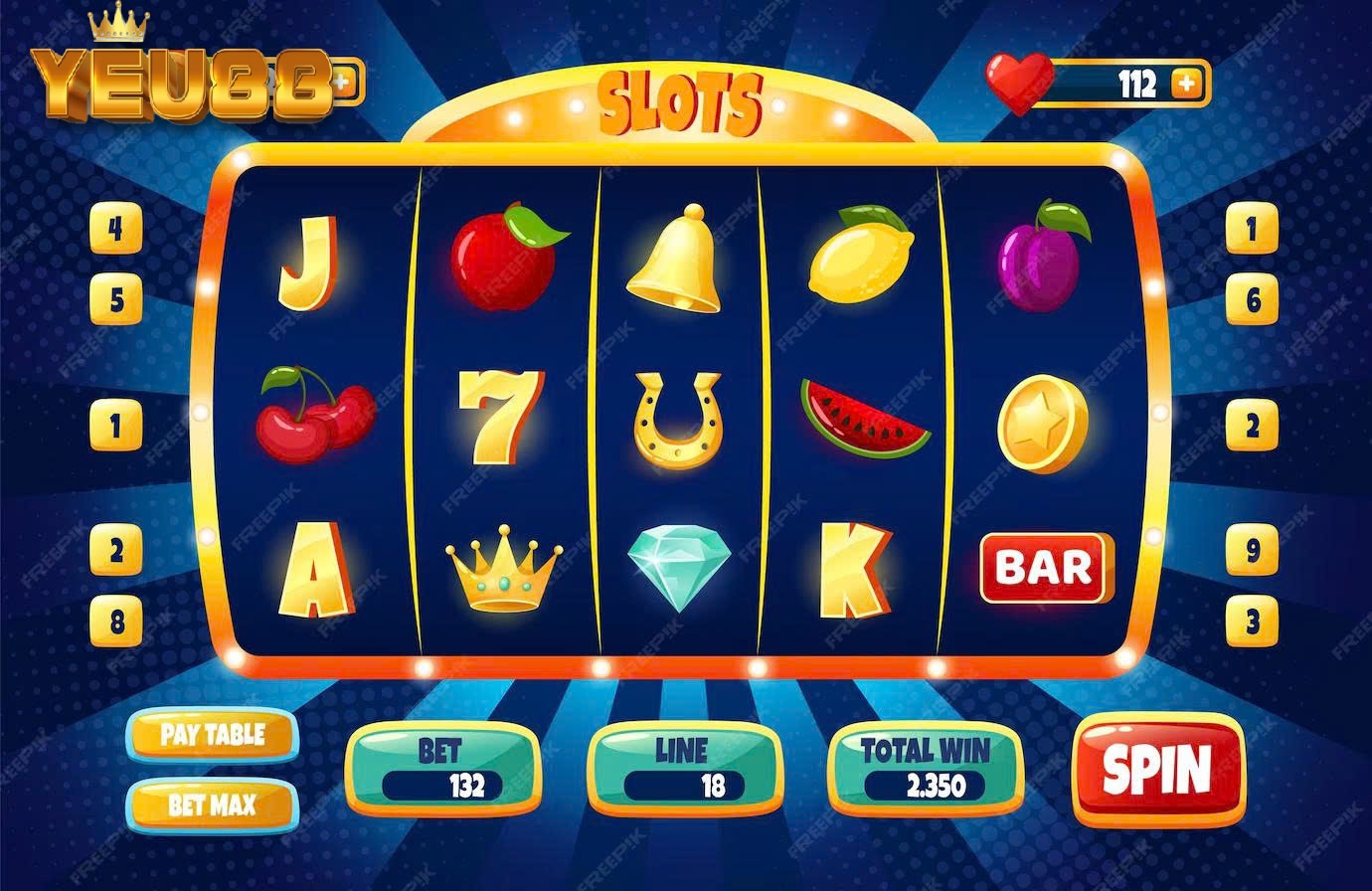This screenshot has width=1372, height=891.
Task: Select the BAR symbol on the last reel
Action: 1044,567
